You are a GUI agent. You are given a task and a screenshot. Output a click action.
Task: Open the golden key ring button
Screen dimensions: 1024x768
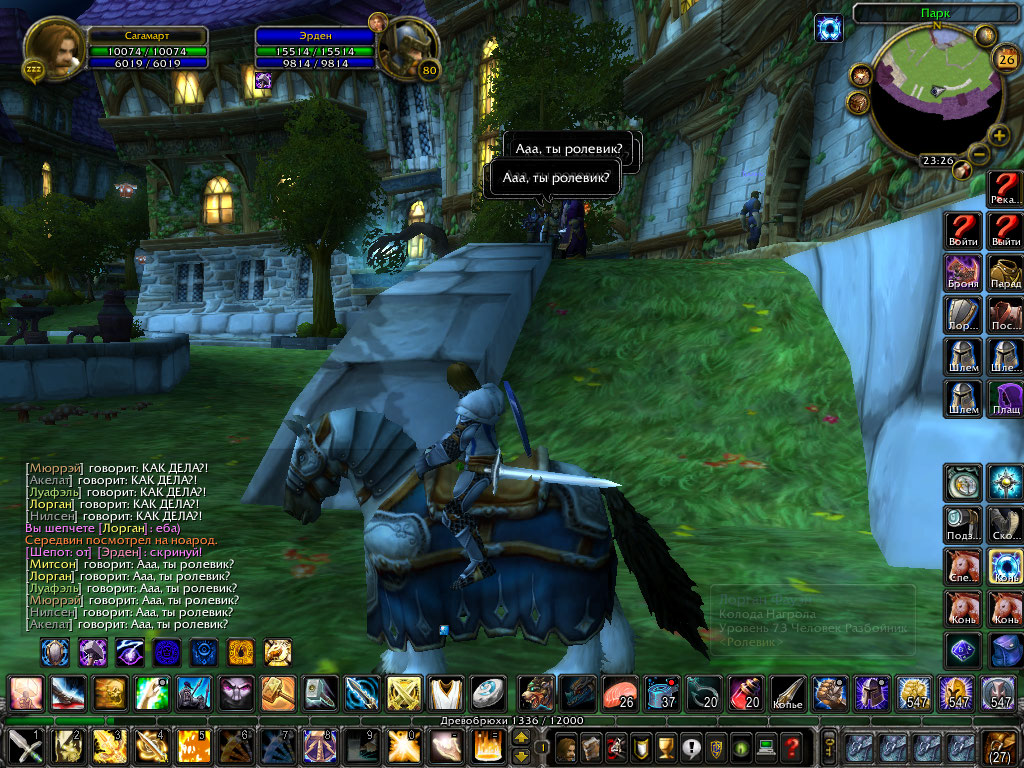[829, 746]
